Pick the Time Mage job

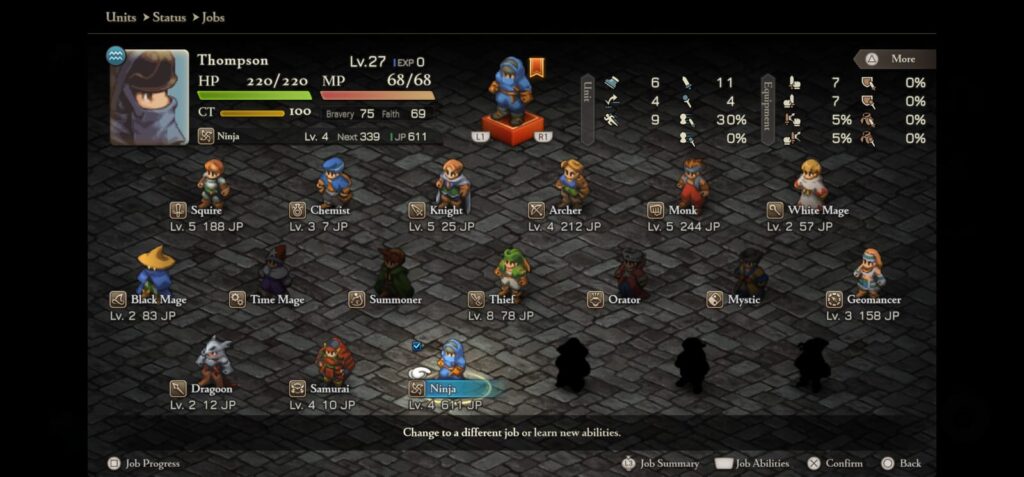click(274, 273)
